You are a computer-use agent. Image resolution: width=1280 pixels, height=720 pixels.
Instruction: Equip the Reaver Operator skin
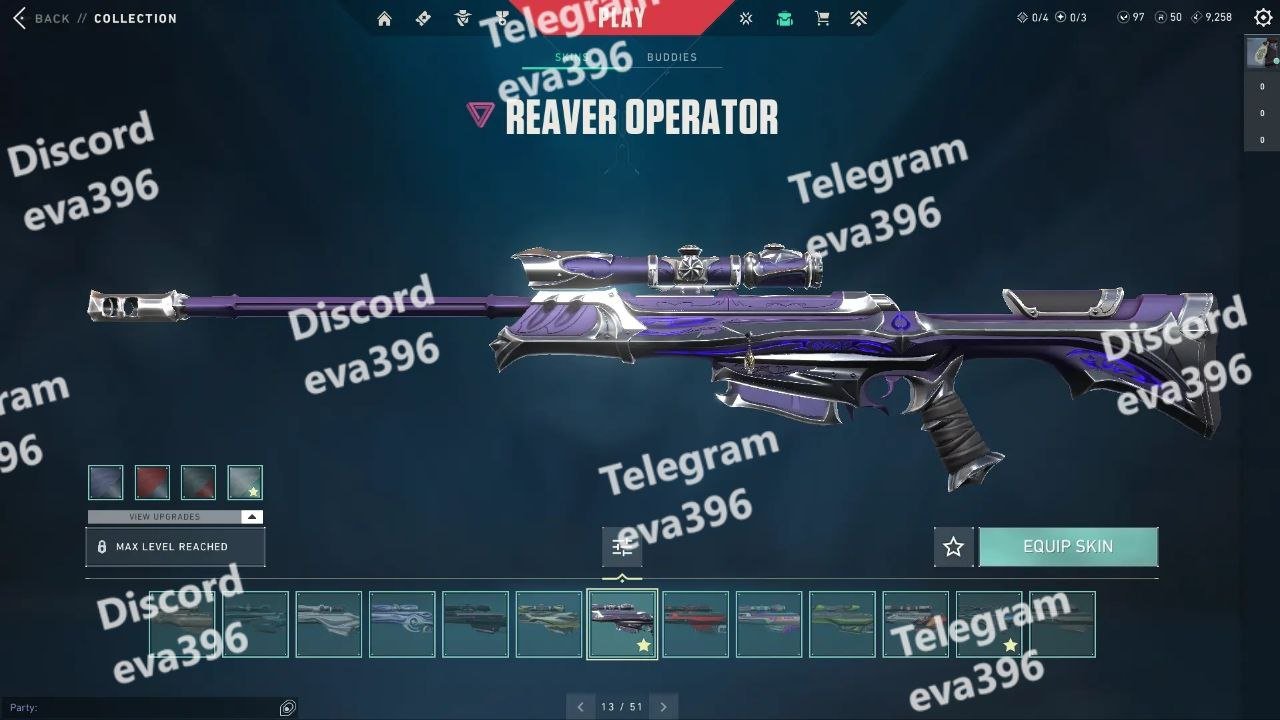pyautogui.click(x=1068, y=547)
